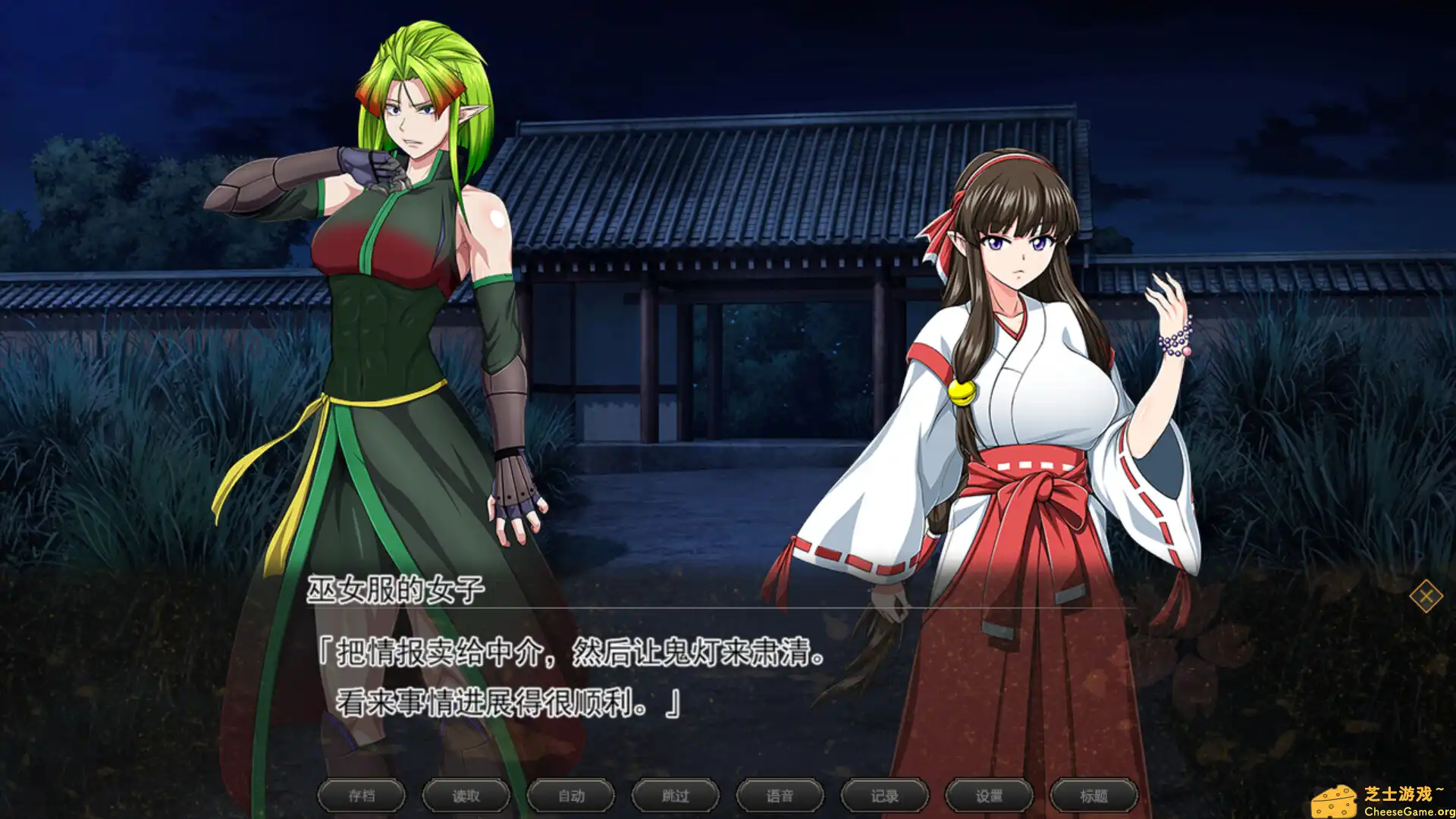Open the 记录 message backlog

(884, 795)
